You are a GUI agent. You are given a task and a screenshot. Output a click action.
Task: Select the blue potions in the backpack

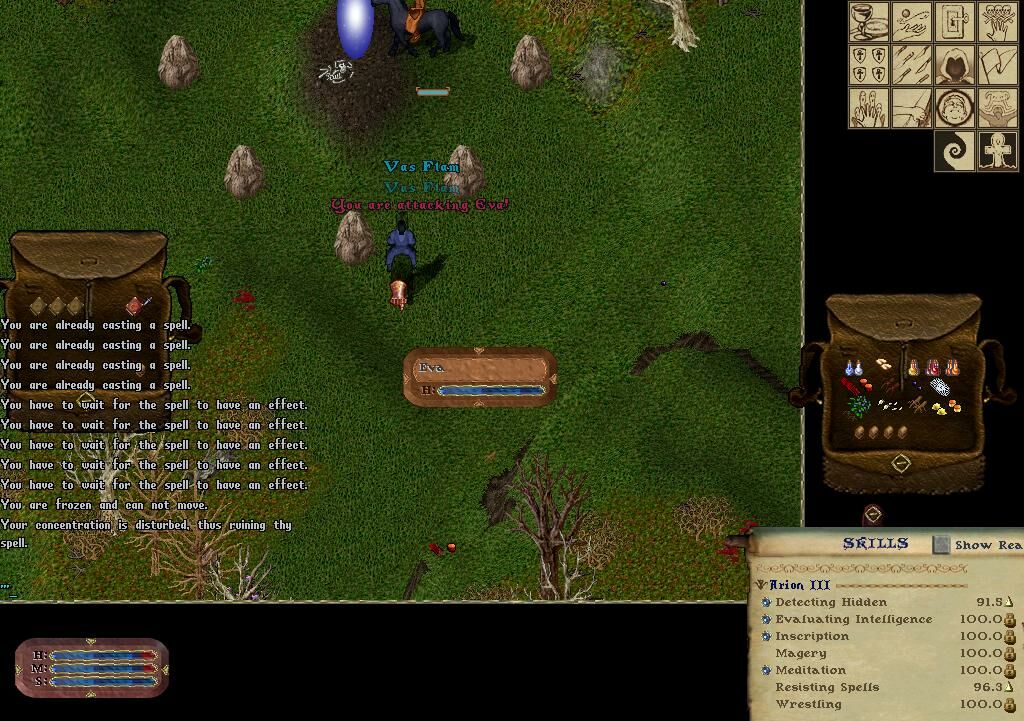point(852,369)
